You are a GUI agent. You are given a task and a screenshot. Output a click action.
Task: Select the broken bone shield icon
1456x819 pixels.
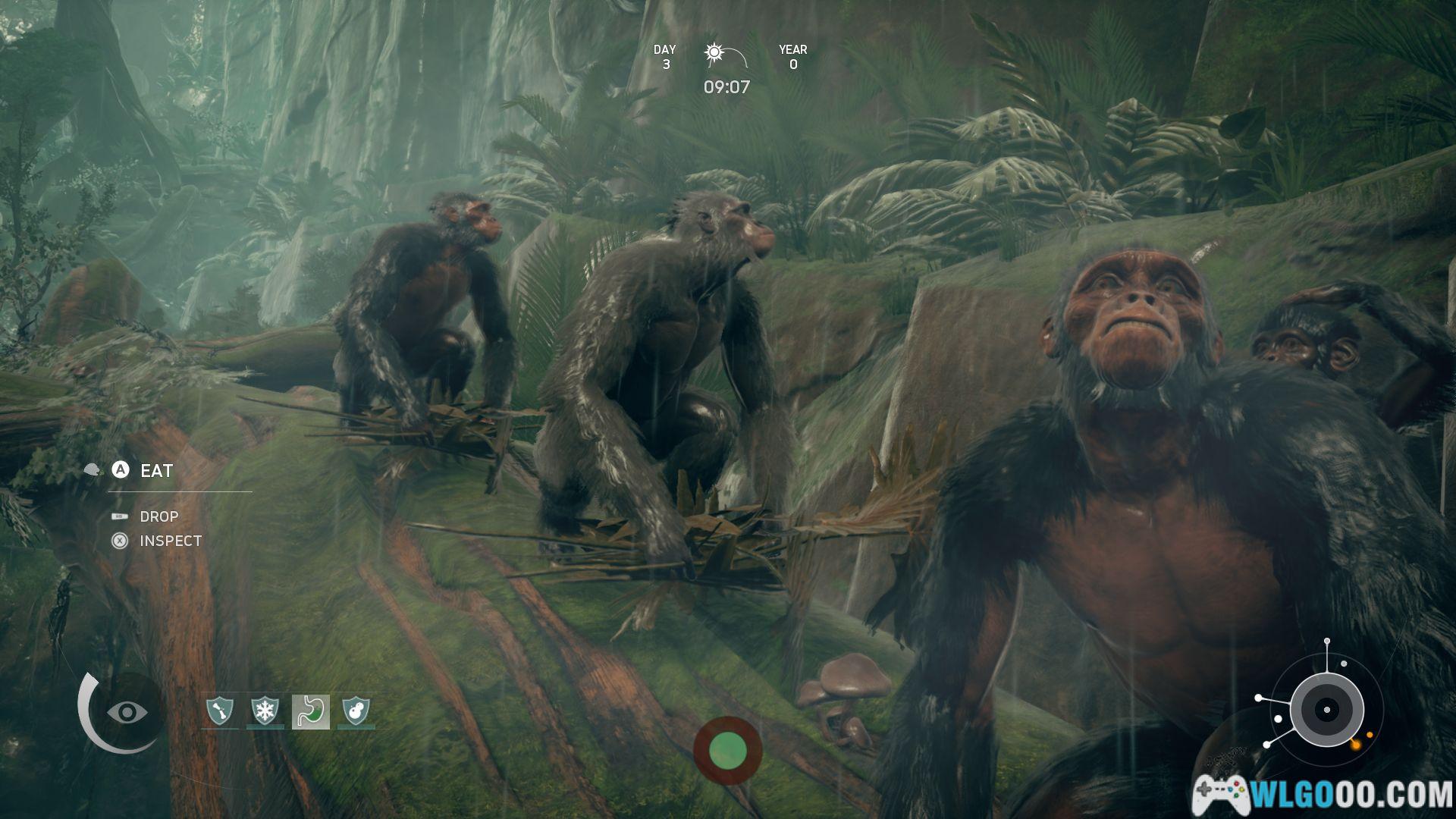click(x=220, y=711)
